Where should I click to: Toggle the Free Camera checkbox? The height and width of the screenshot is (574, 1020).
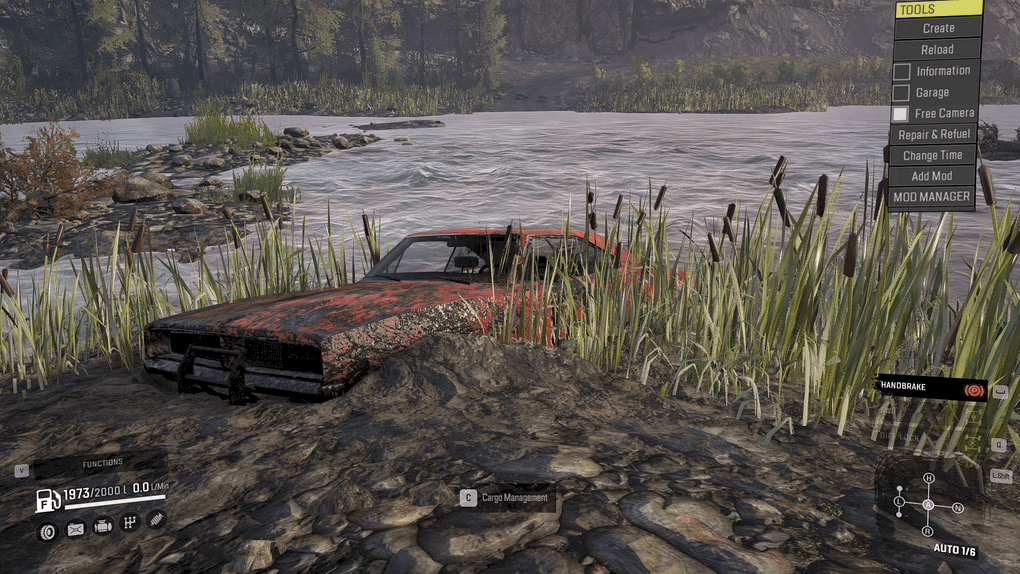pyautogui.click(x=901, y=114)
